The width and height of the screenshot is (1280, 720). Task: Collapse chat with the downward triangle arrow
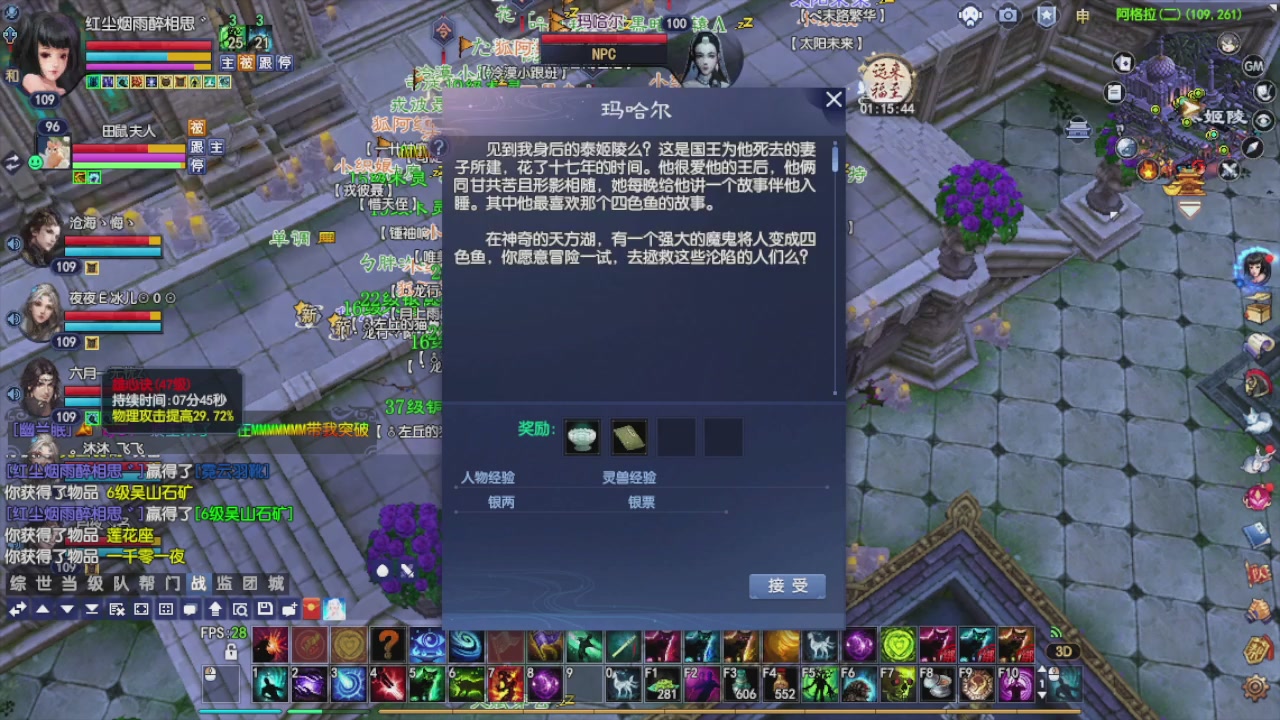67,609
